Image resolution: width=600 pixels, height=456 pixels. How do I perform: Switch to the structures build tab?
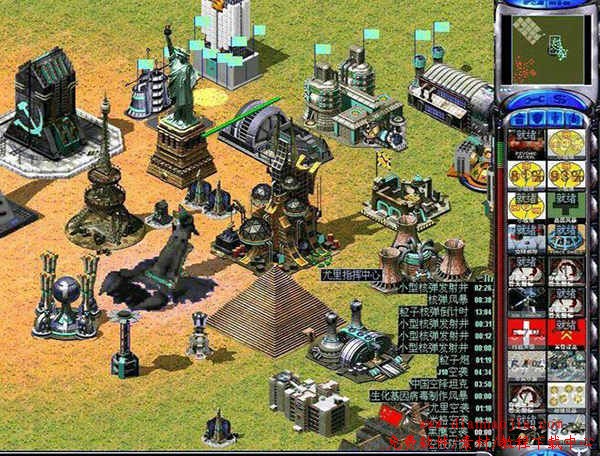[x=518, y=120]
